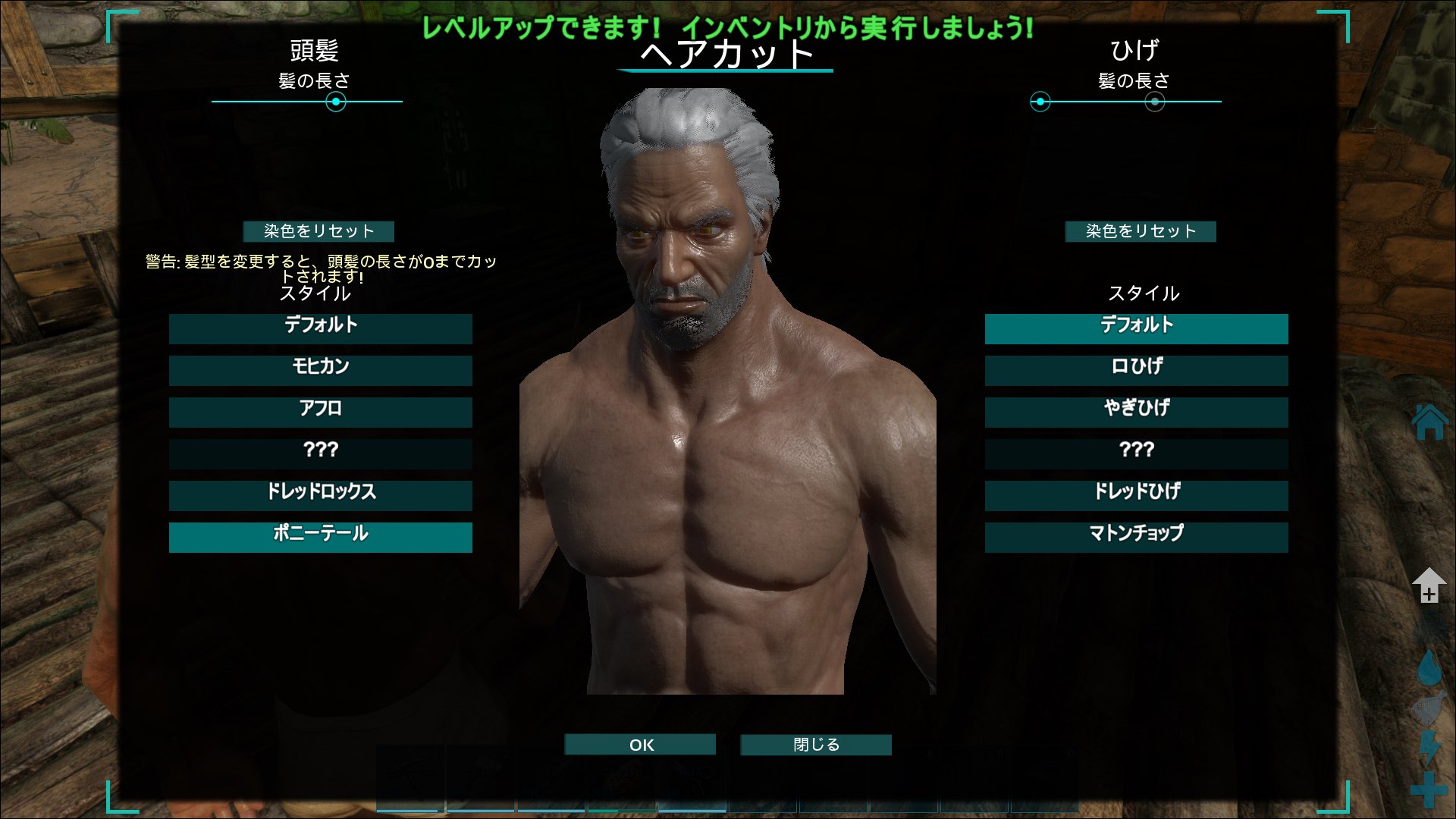Select the モヒカン hairstyle
The height and width of the screenshot is (819, 1456).
coord(321,370)
